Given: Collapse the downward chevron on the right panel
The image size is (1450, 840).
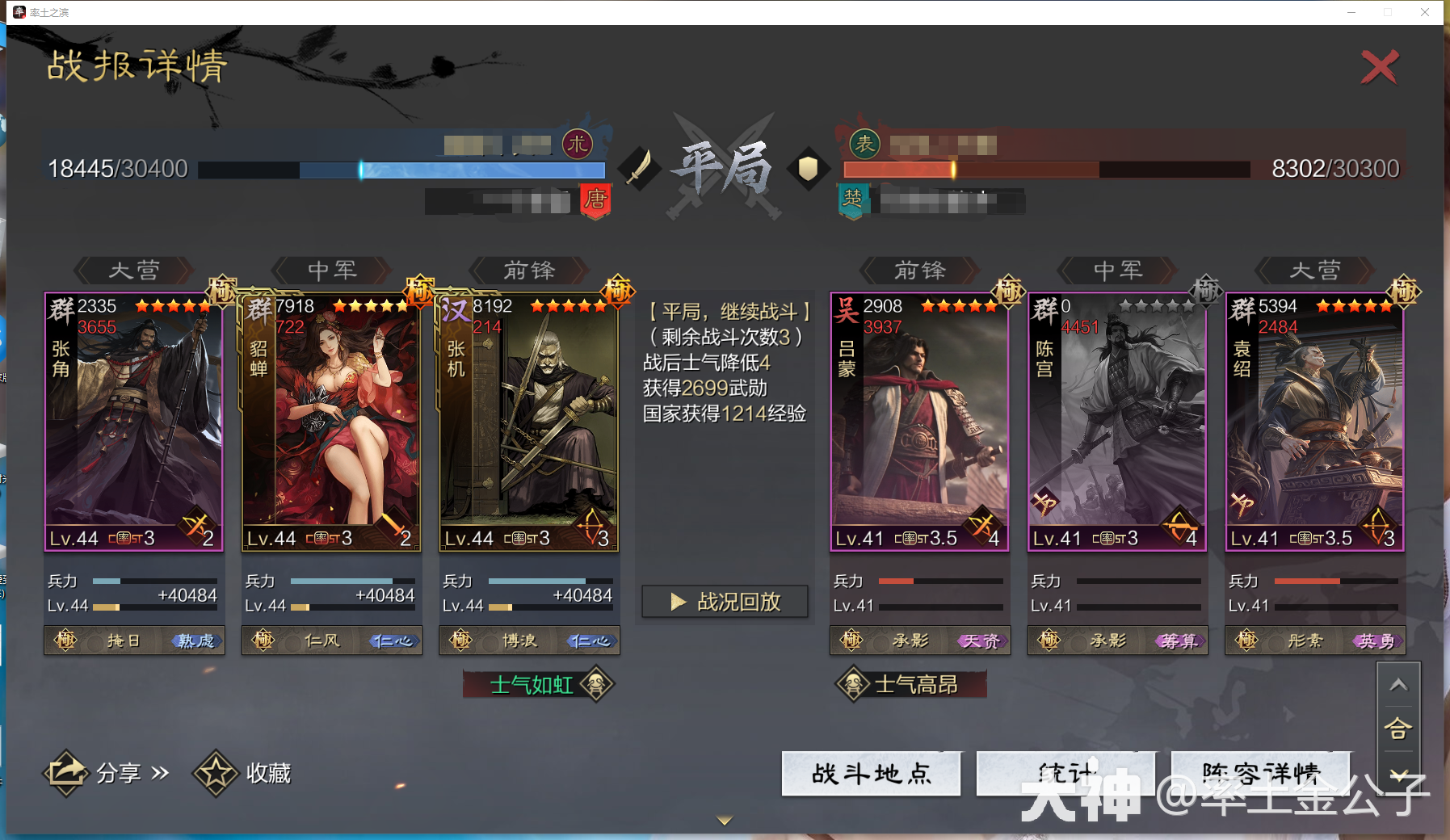Looking at the screenshot, I should click(x=1399, y=775).
